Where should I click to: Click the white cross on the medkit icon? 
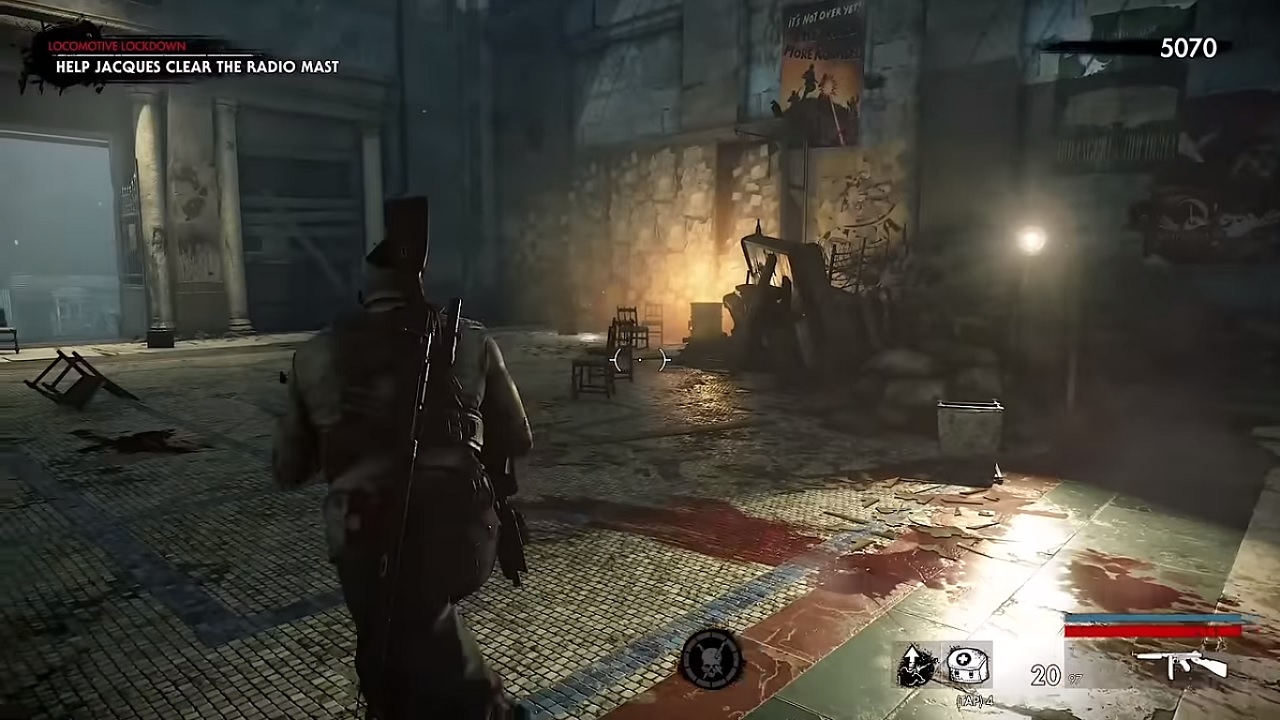(x=962, y=657)
